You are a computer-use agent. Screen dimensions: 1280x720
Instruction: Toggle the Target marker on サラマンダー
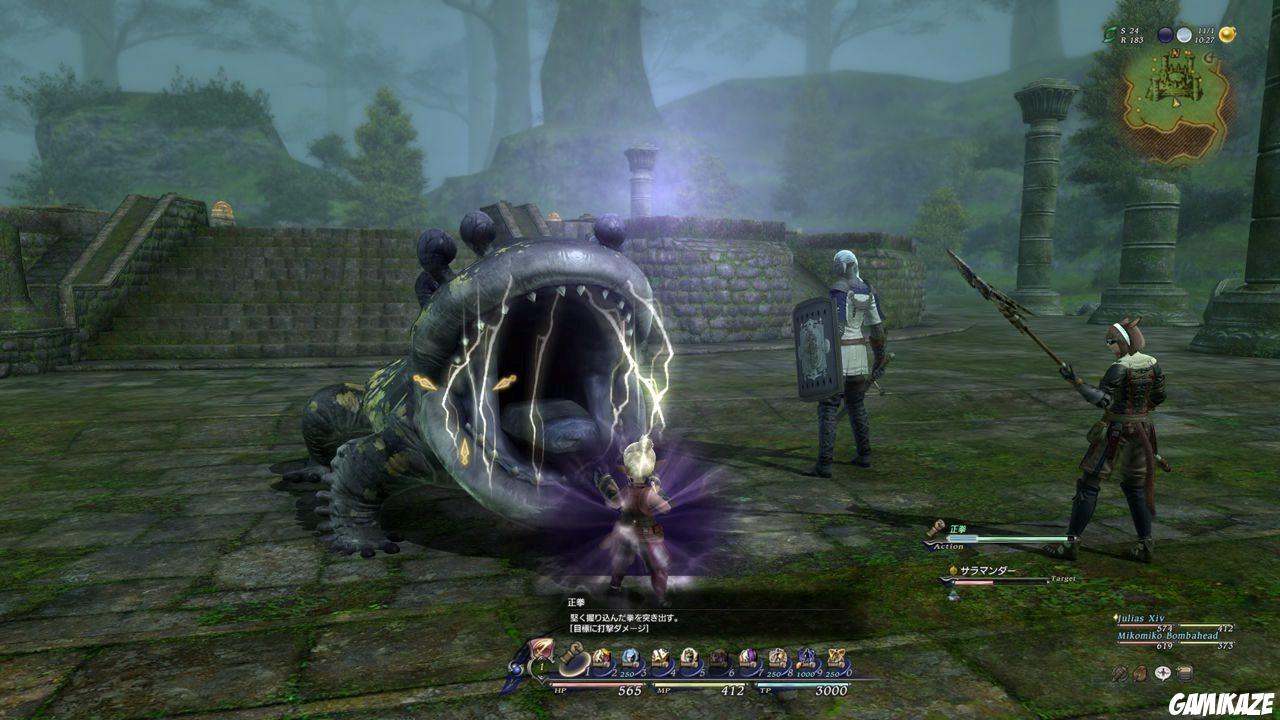1063,578
